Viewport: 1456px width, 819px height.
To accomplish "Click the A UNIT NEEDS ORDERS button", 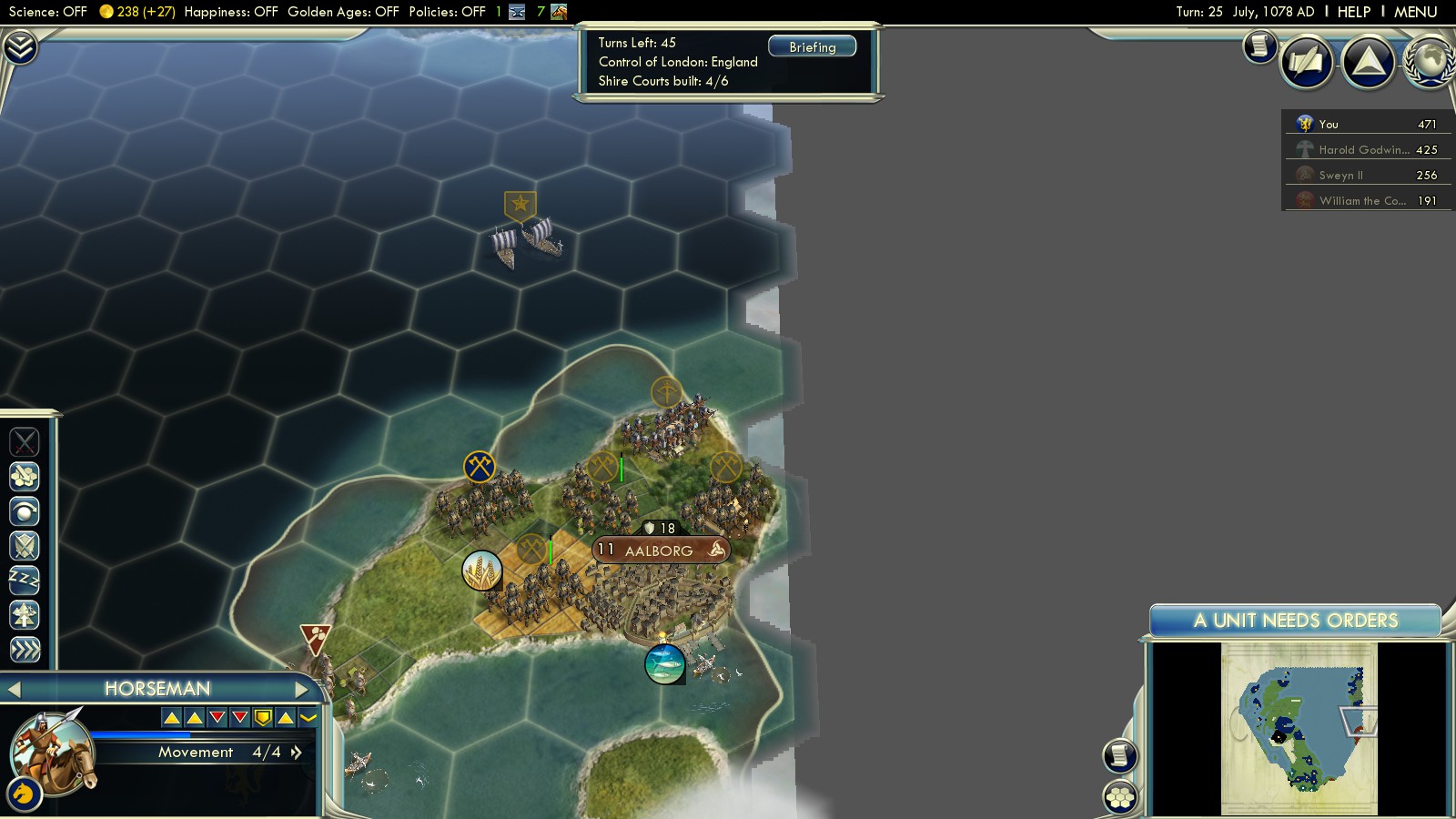I will click(x=1295, y=621).
